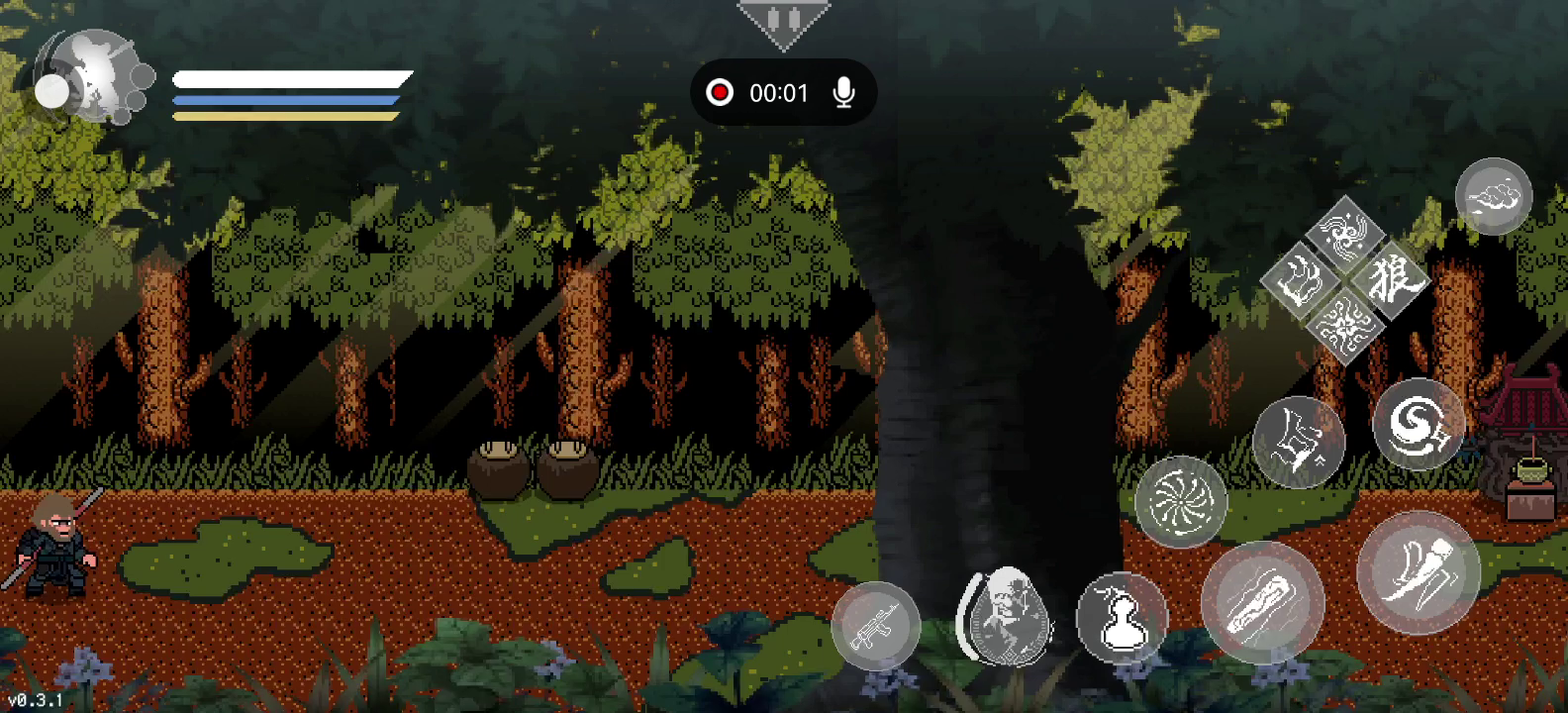1568x713 pixels.
Task: Trigger the radiant sunburst spell diamond
Action: click(x=1345, y=323)
